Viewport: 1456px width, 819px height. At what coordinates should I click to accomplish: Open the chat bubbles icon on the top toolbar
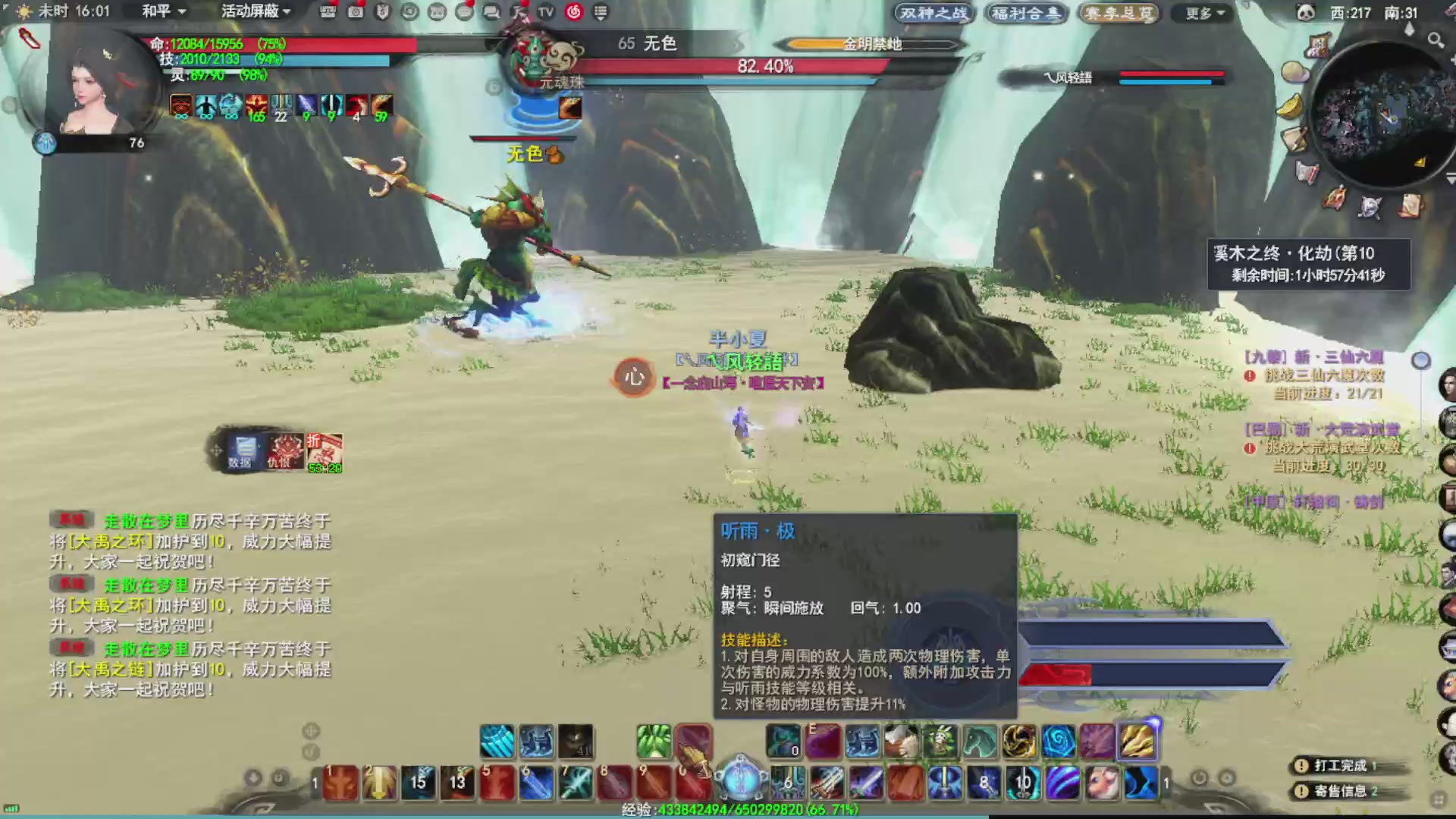point(490,13)
